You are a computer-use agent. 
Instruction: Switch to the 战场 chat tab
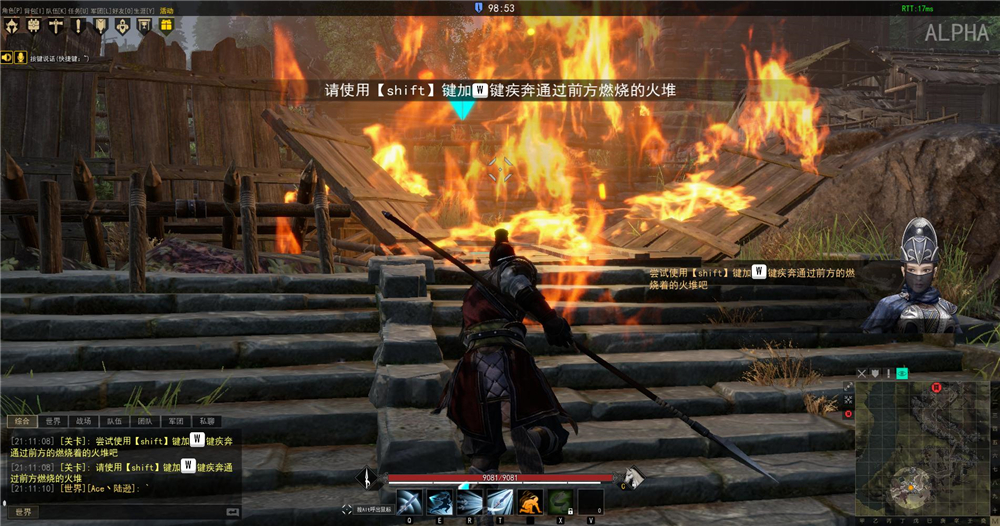tap(84, 421)
